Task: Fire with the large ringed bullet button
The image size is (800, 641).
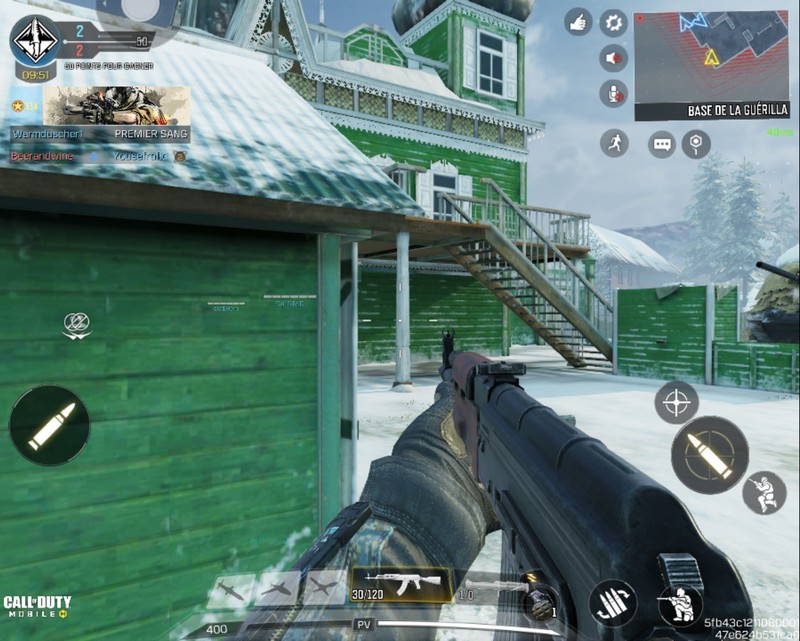Action: [x=709, y=455]
